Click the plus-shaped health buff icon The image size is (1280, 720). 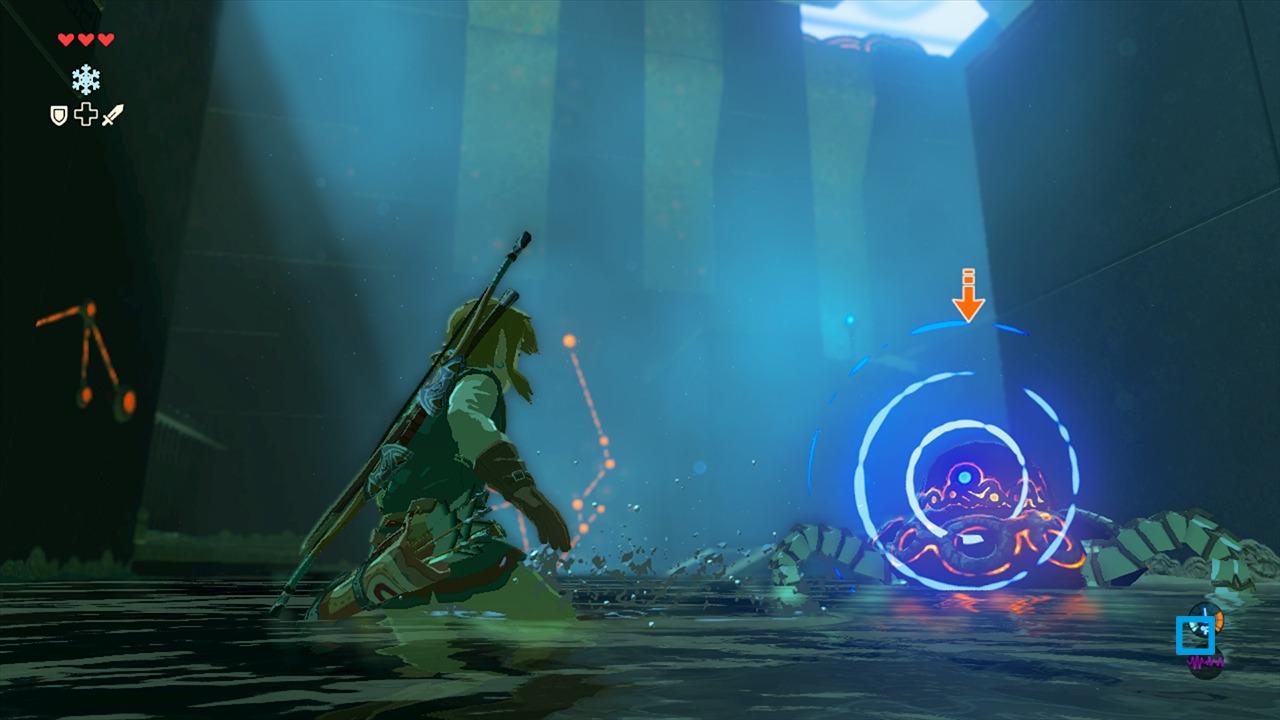pos(84,113)
